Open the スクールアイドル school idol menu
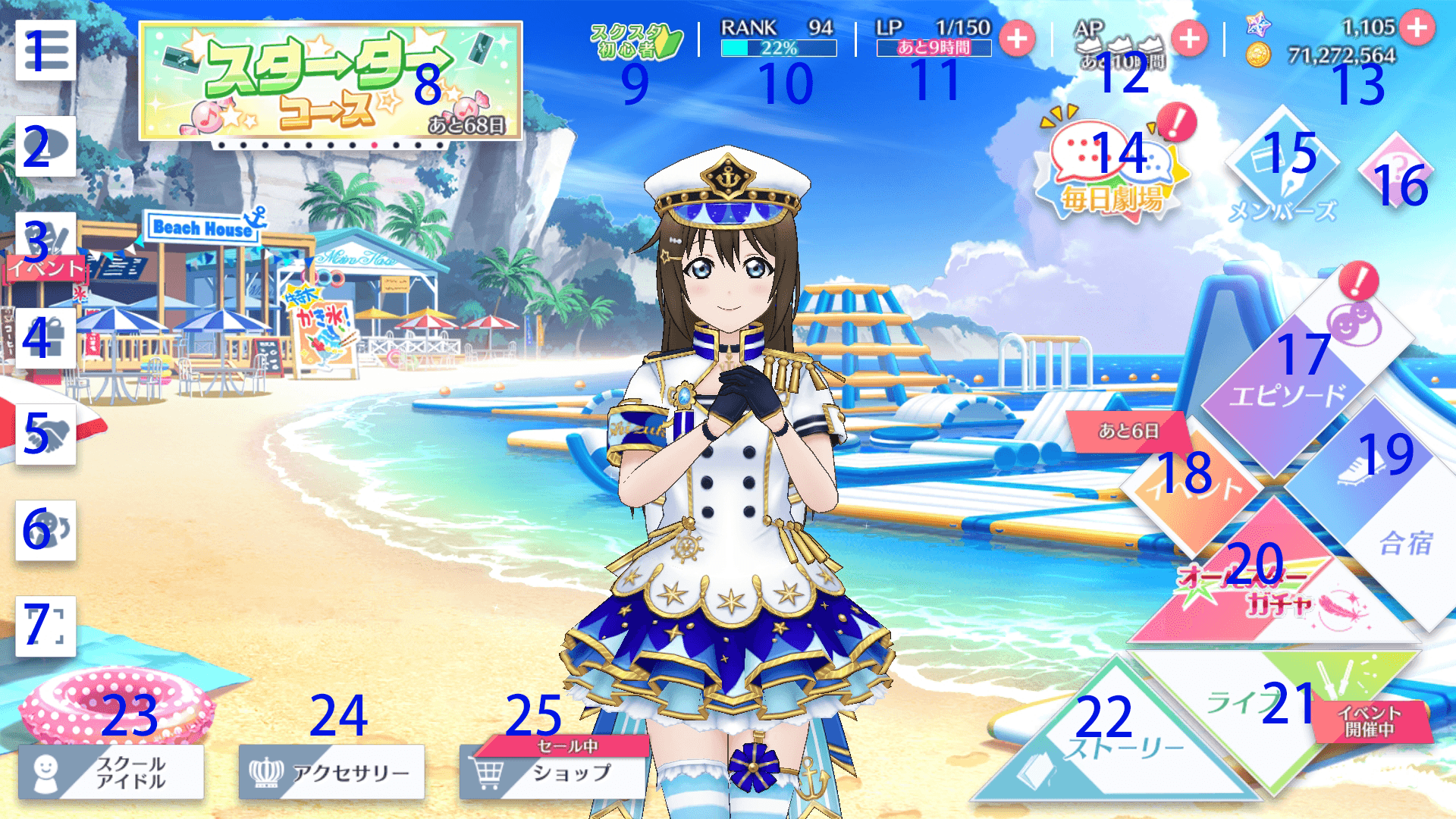Viewport: 1456px width, 819px height. click(111, 772)
